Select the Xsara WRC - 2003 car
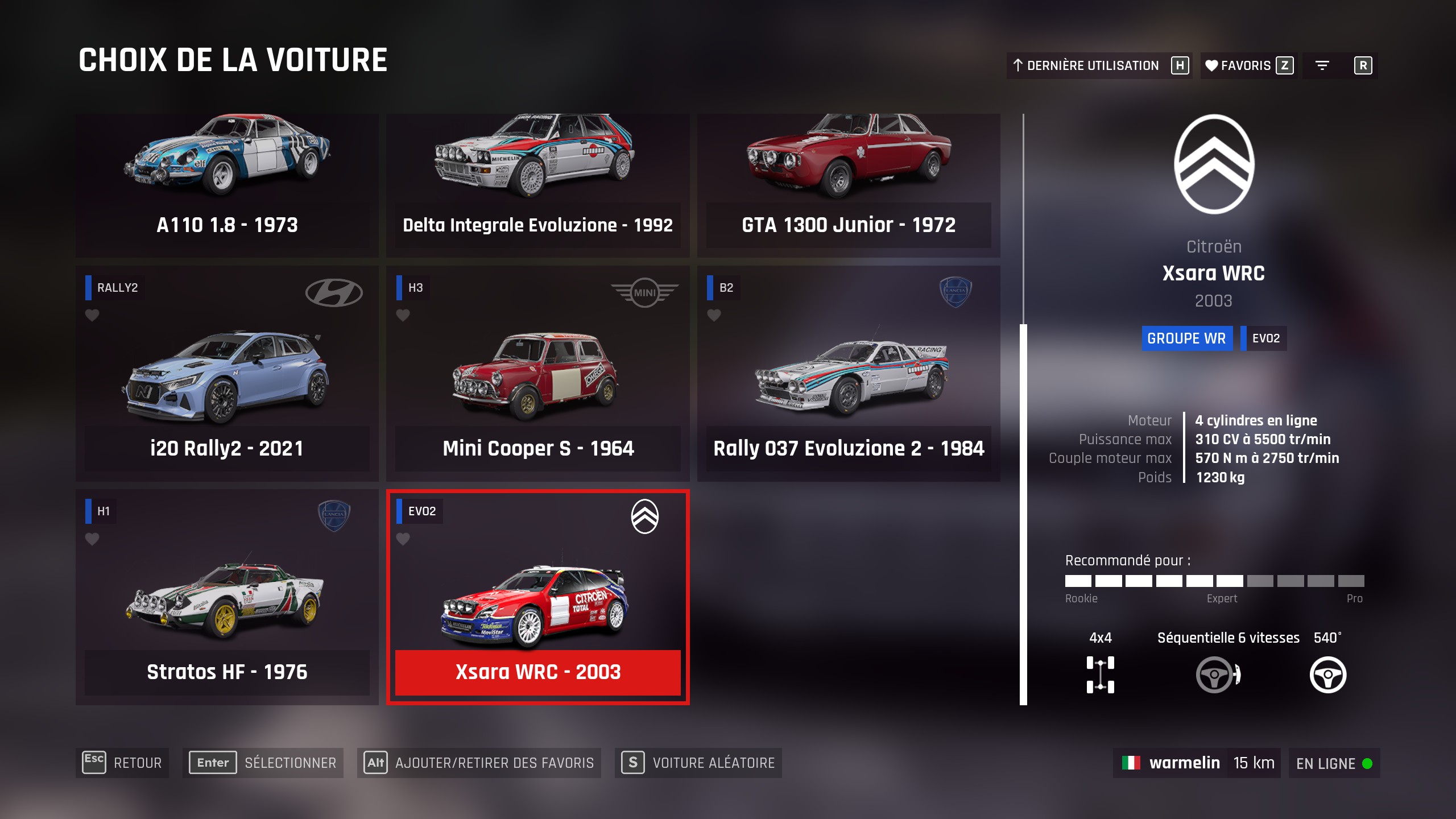 pos(537,597)
